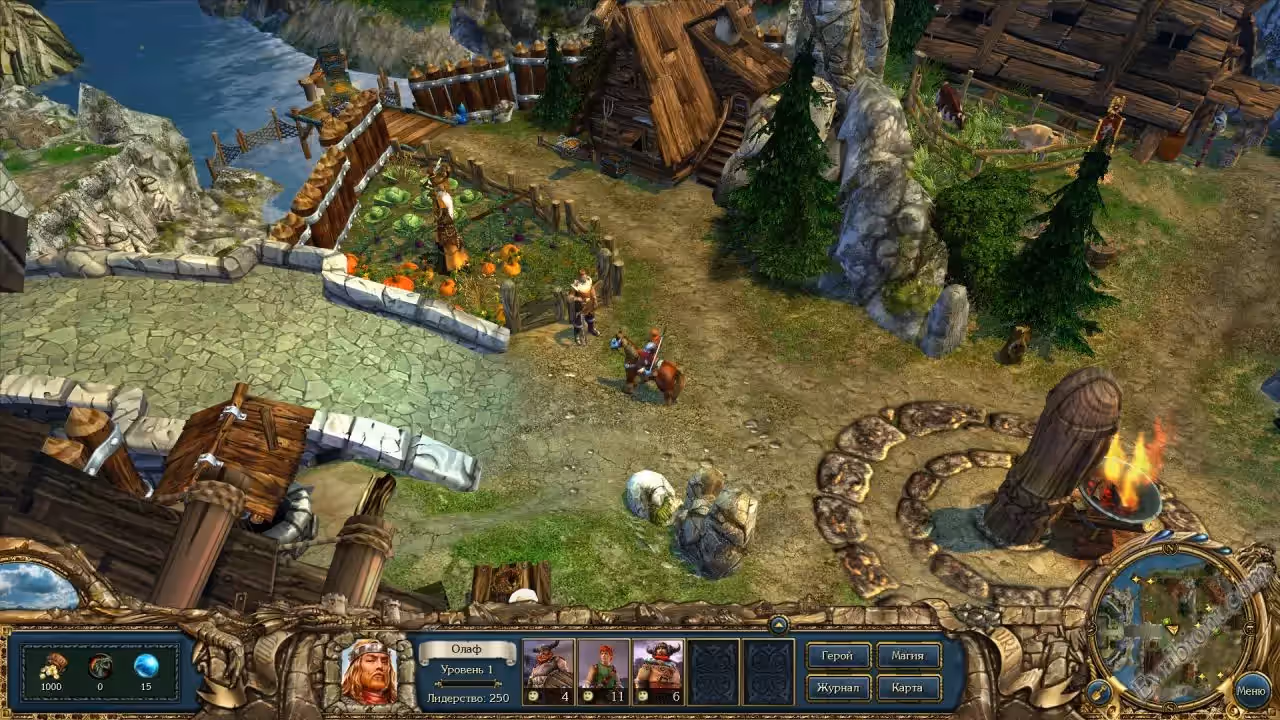Open the Герой (Hero) screen

point(838,656)
